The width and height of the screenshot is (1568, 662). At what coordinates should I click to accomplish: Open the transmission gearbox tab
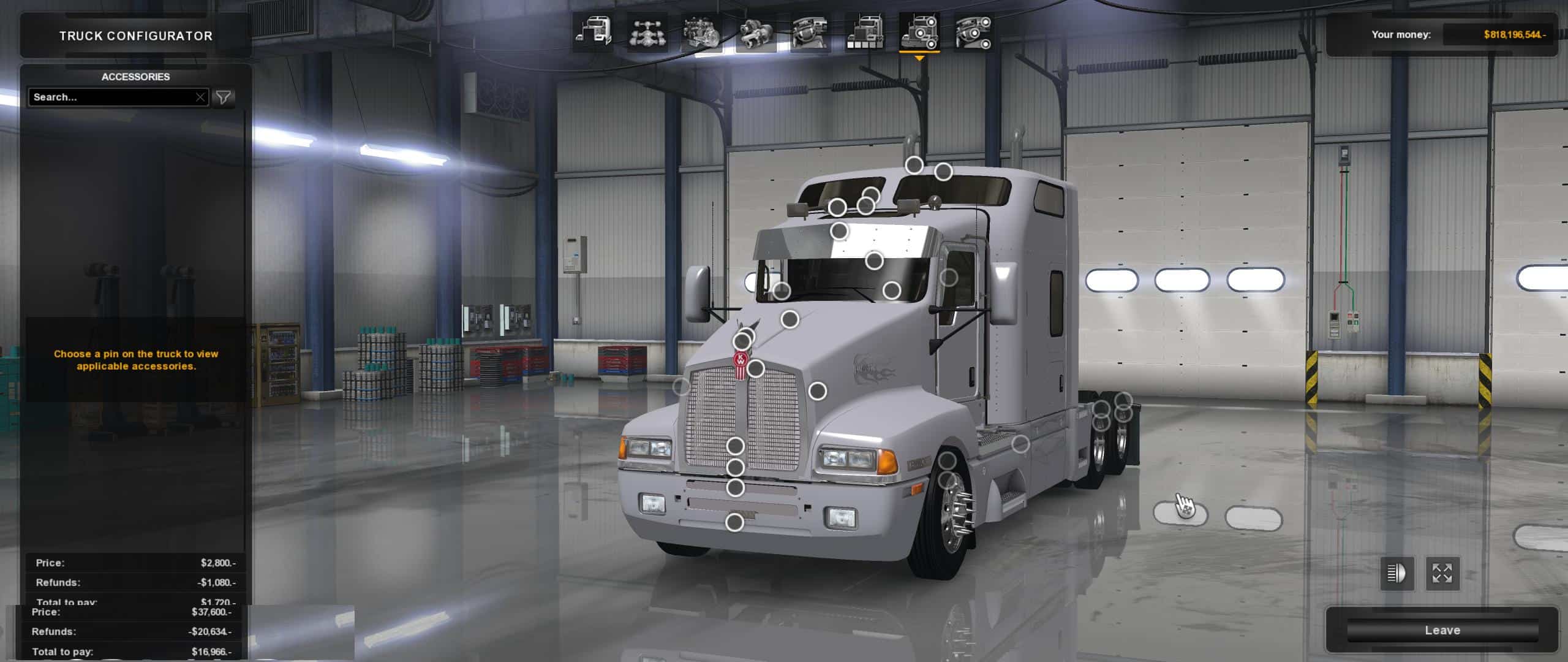pyautogui.click(x=756, y=32)
